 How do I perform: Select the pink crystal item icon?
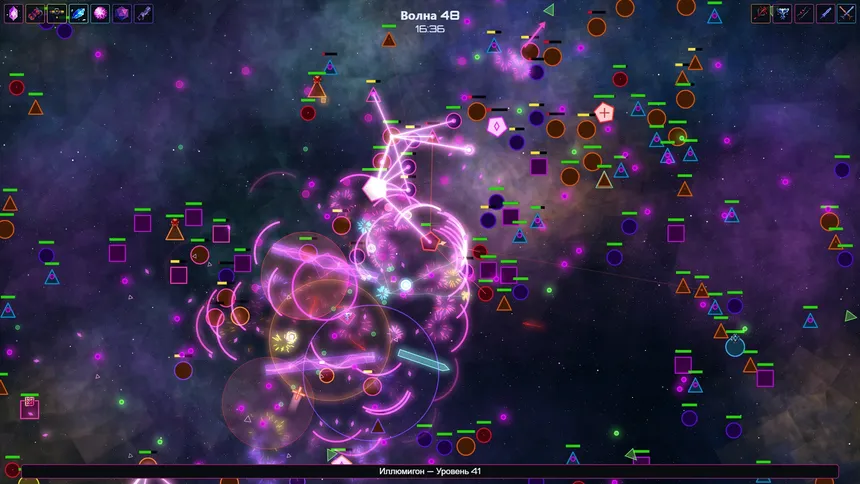[13, 14]
